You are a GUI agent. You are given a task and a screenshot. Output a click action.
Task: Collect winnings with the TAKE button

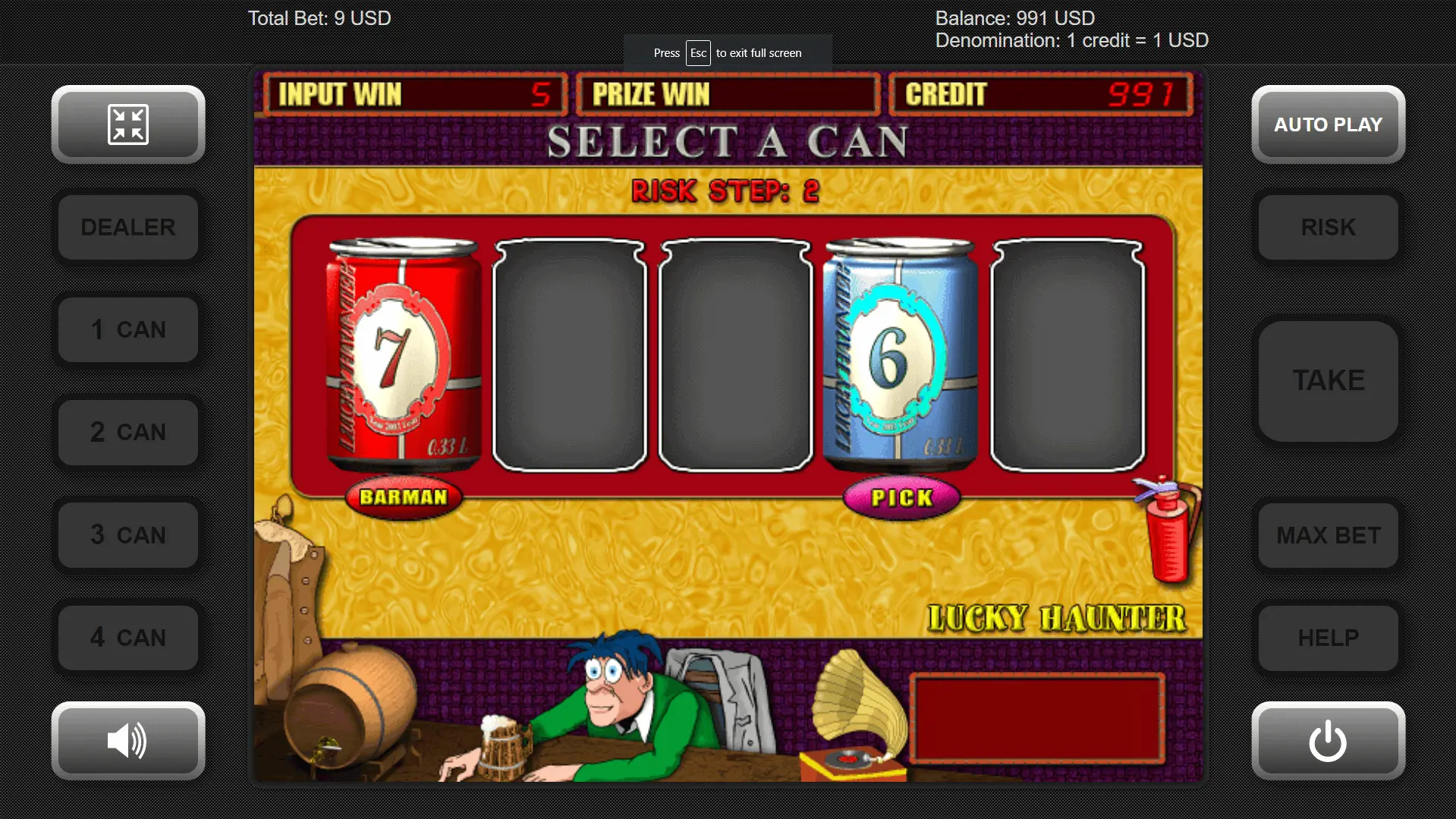pyautogui.click(x=1328, y=380)
